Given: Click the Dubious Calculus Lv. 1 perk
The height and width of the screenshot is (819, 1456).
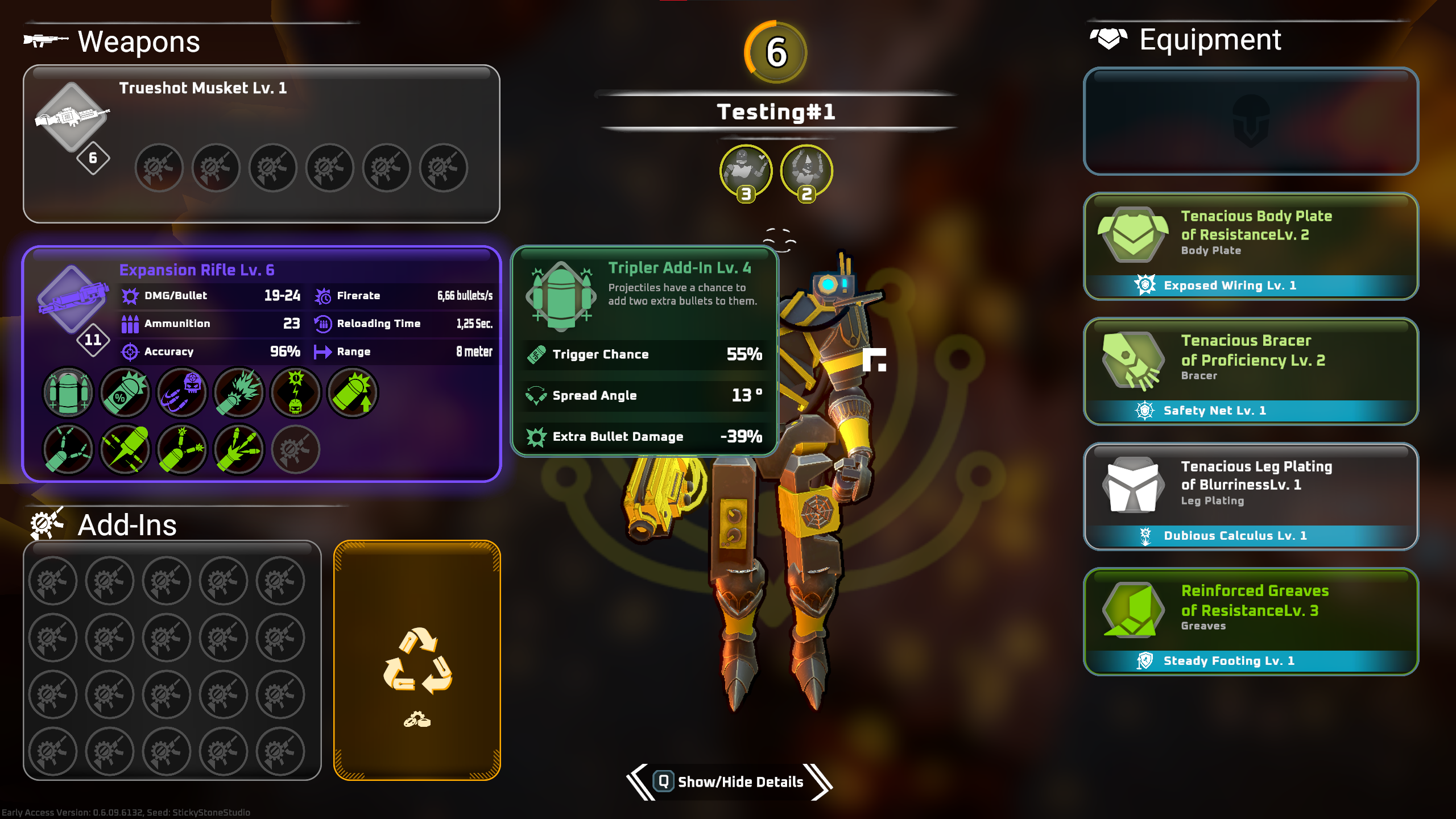Looking at the screenshot, I should click(1235, 536).
